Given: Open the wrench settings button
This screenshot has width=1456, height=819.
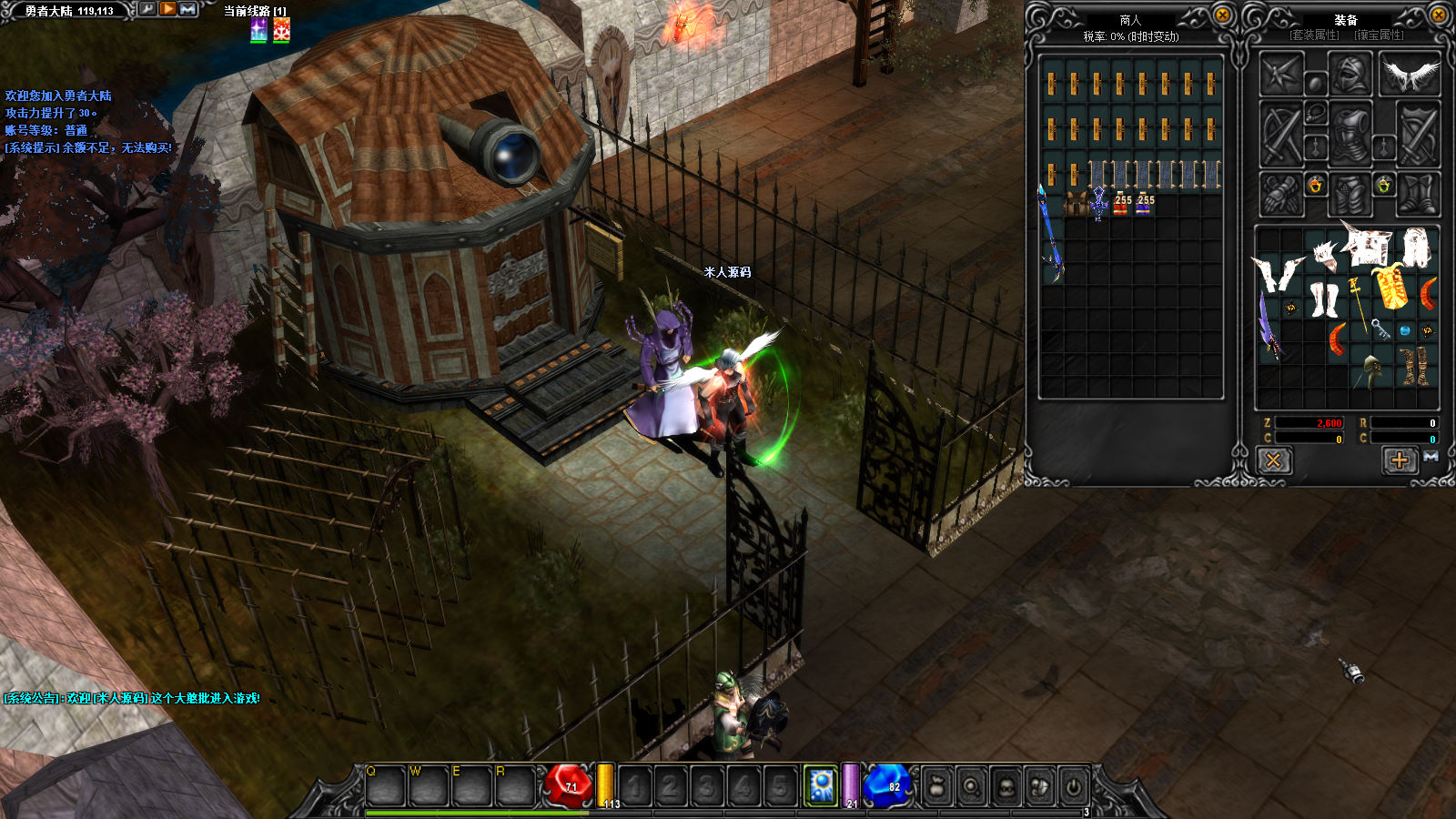Looking at the screenshot, I should pos(147,9).
